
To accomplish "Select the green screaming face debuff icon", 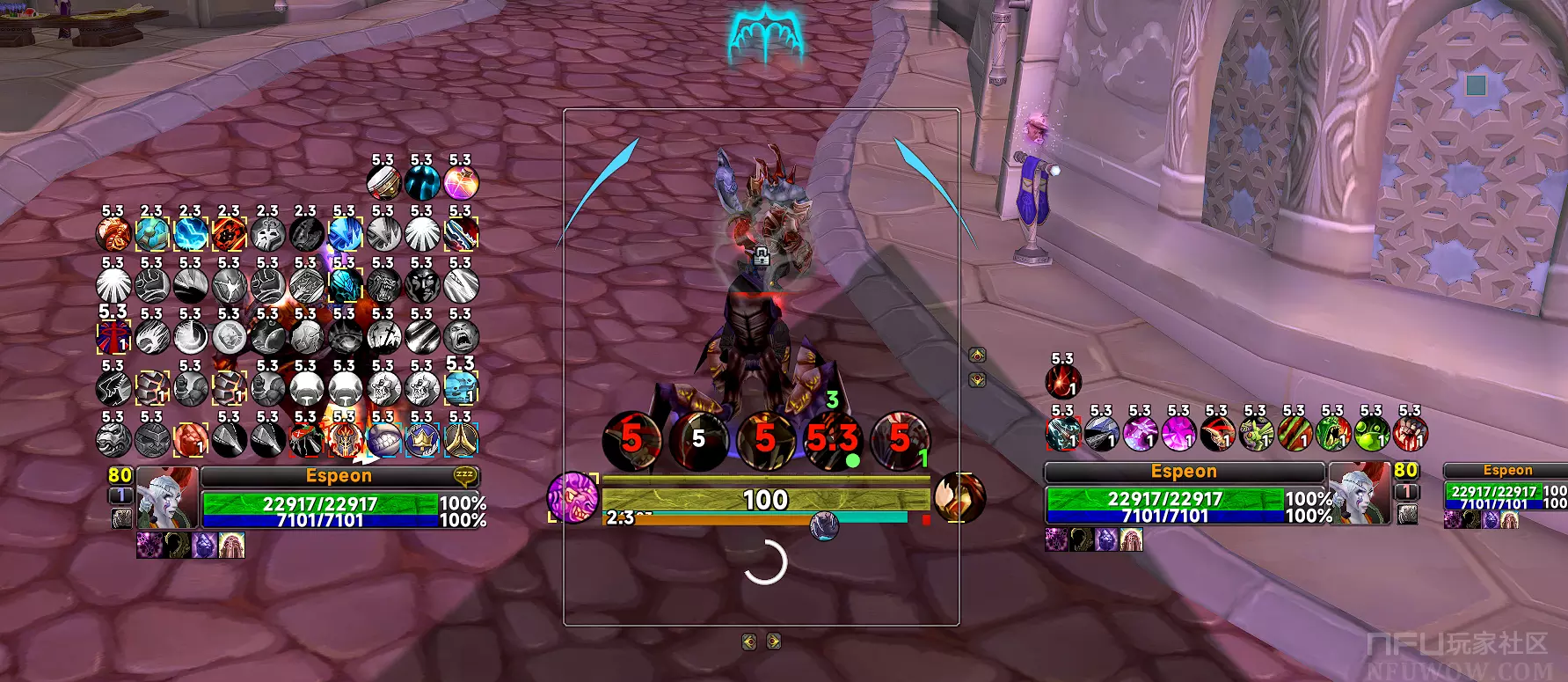I will (1332, 434).
